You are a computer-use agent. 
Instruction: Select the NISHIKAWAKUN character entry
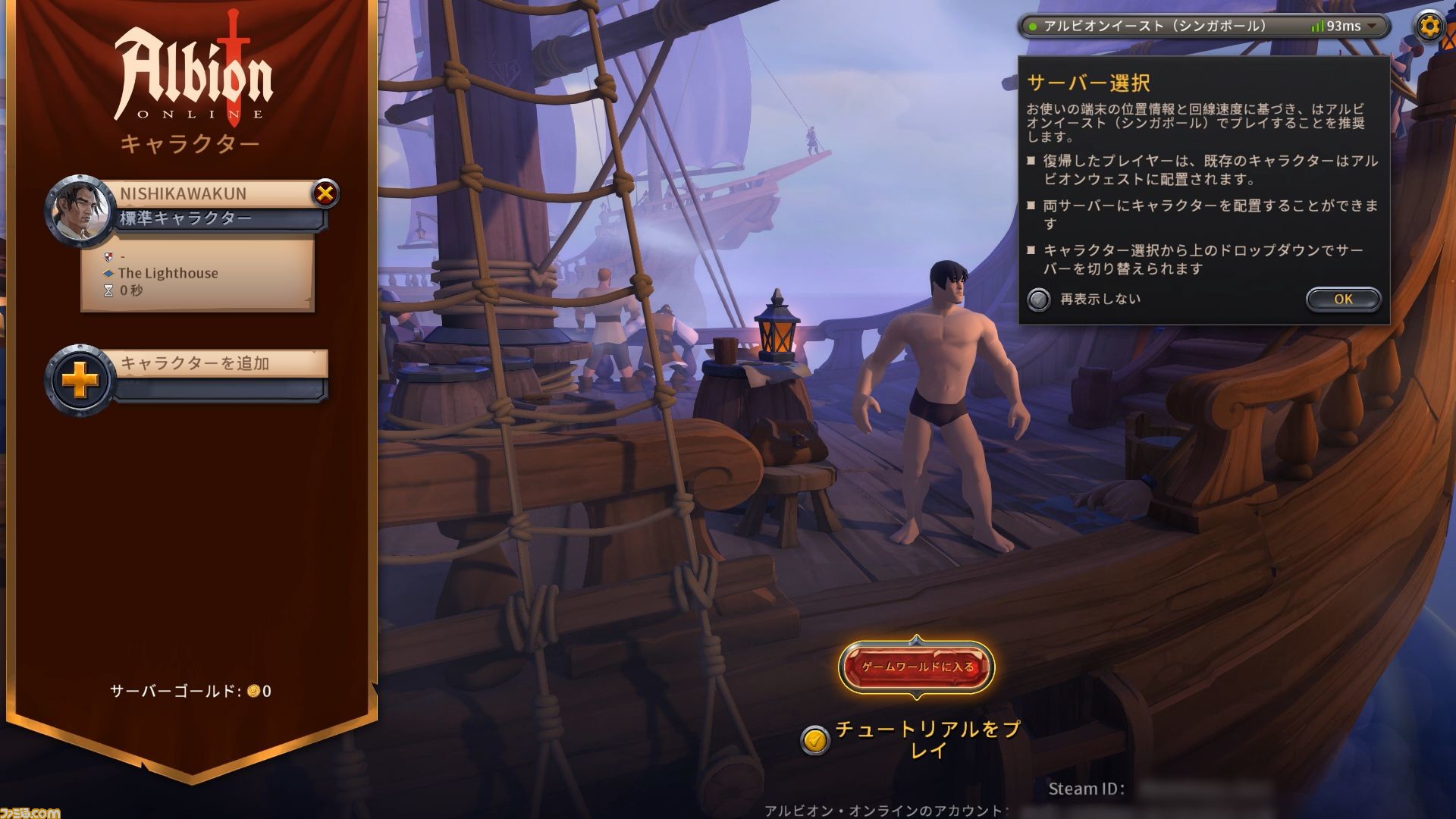[205, 194]
